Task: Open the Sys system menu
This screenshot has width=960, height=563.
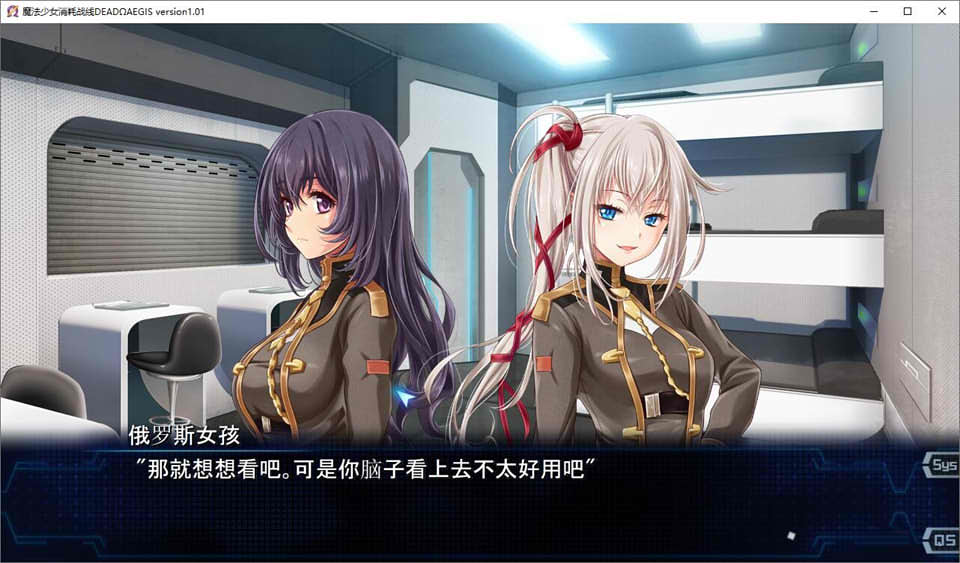Action: point(943,466)
